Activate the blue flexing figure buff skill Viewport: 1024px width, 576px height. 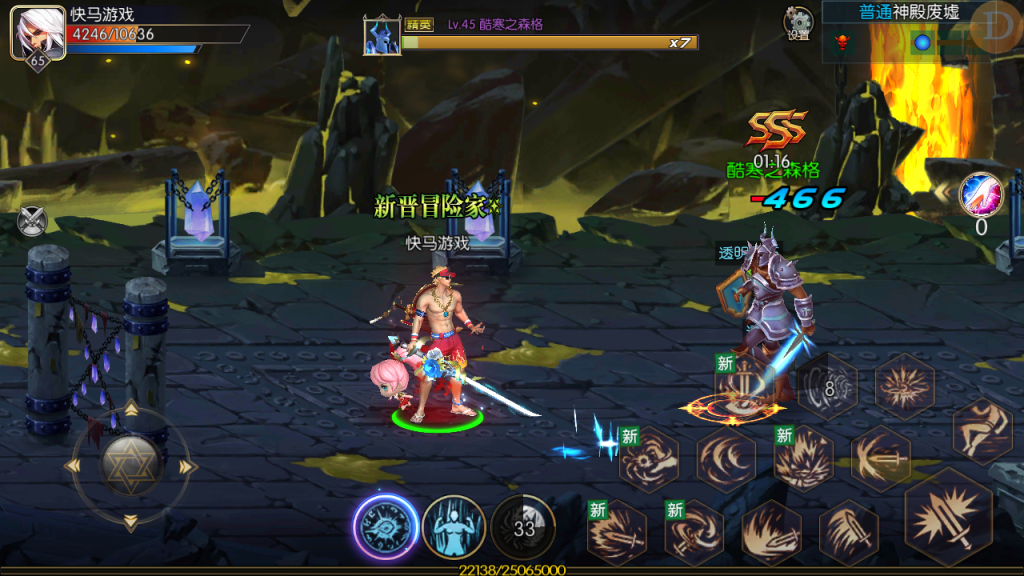[x=454, y=527]
